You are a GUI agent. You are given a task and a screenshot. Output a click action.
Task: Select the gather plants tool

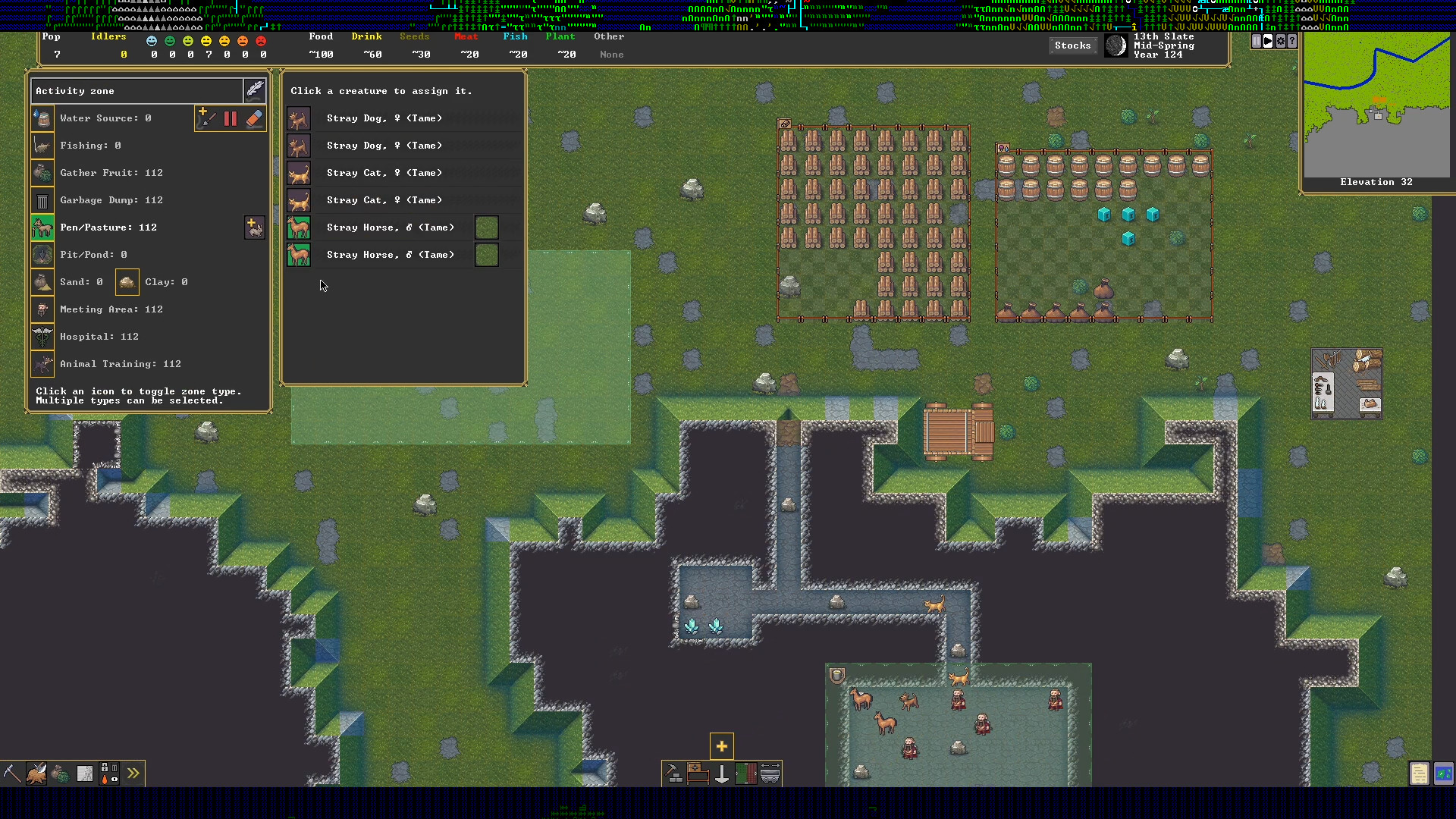[x=60, y=773]
